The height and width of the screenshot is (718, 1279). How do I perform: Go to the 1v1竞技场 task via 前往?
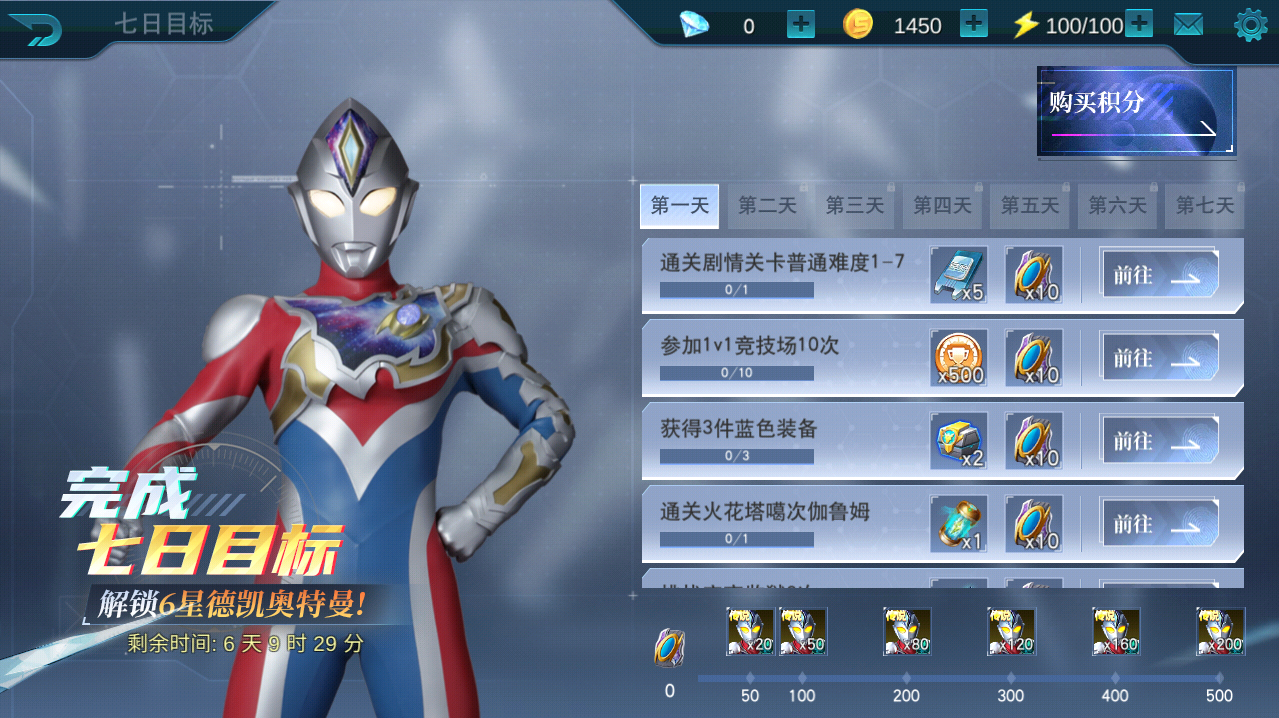(x=1159, y=358)
